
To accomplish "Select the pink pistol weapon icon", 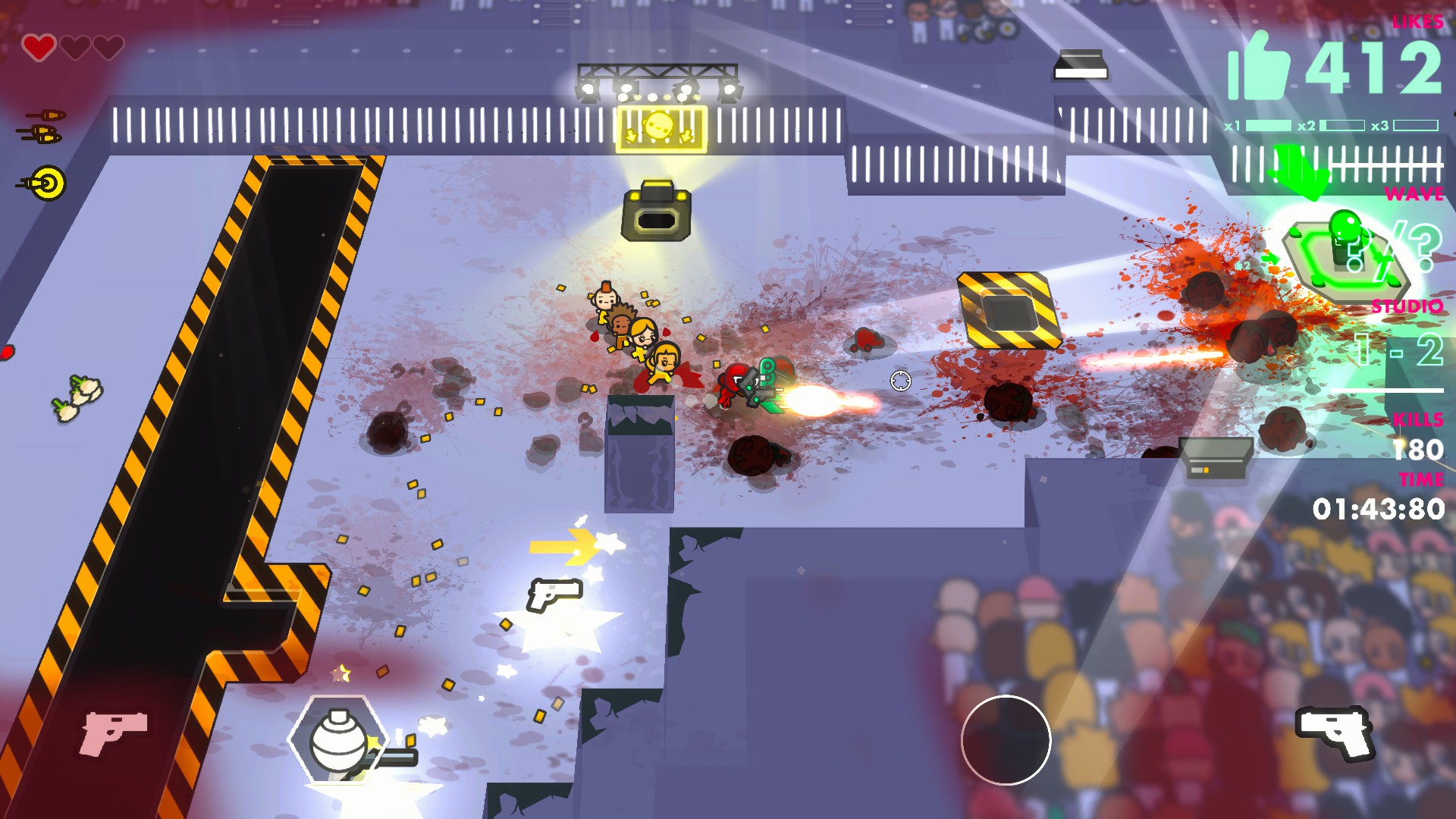I will pos(114,731).
